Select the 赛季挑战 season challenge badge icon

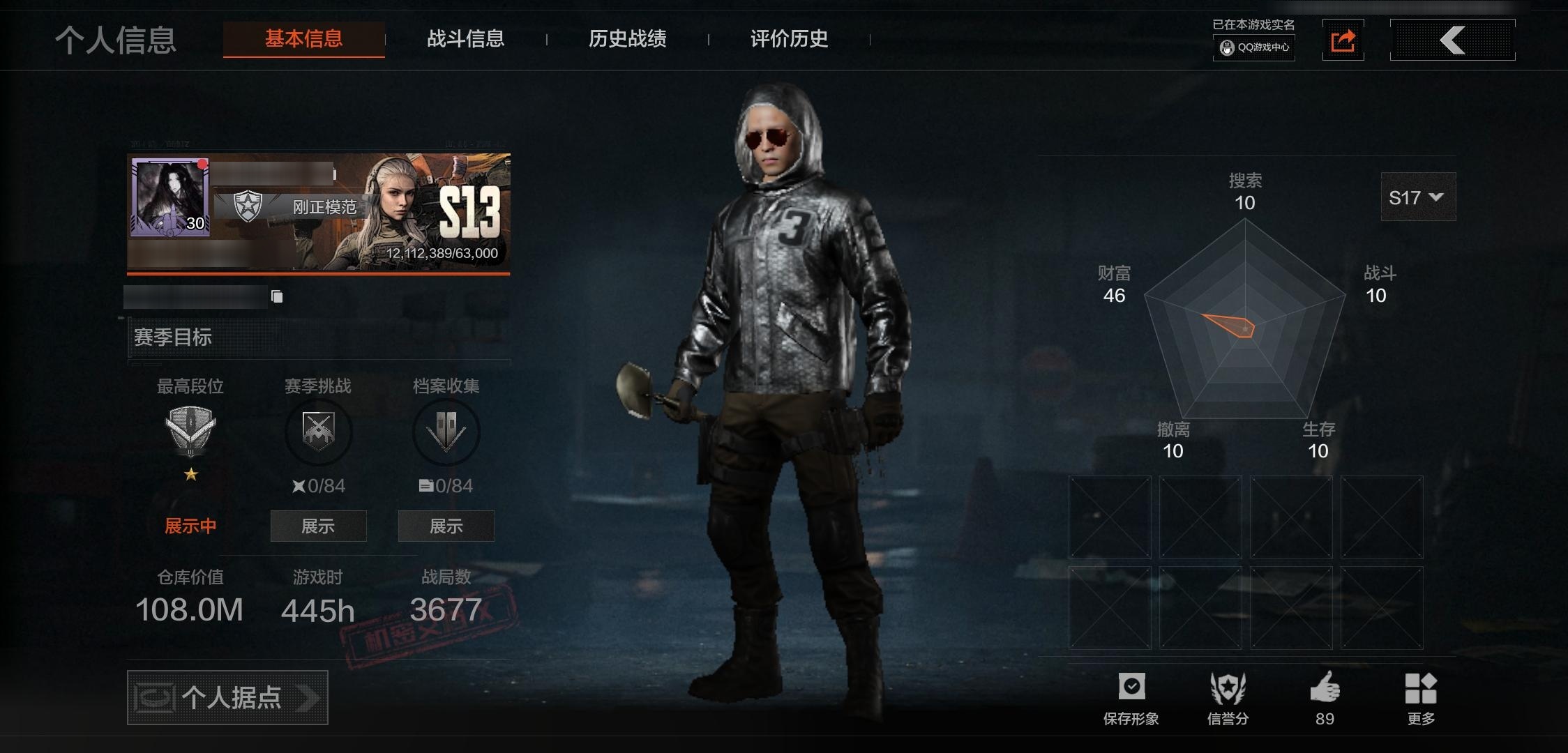[318, 432]
